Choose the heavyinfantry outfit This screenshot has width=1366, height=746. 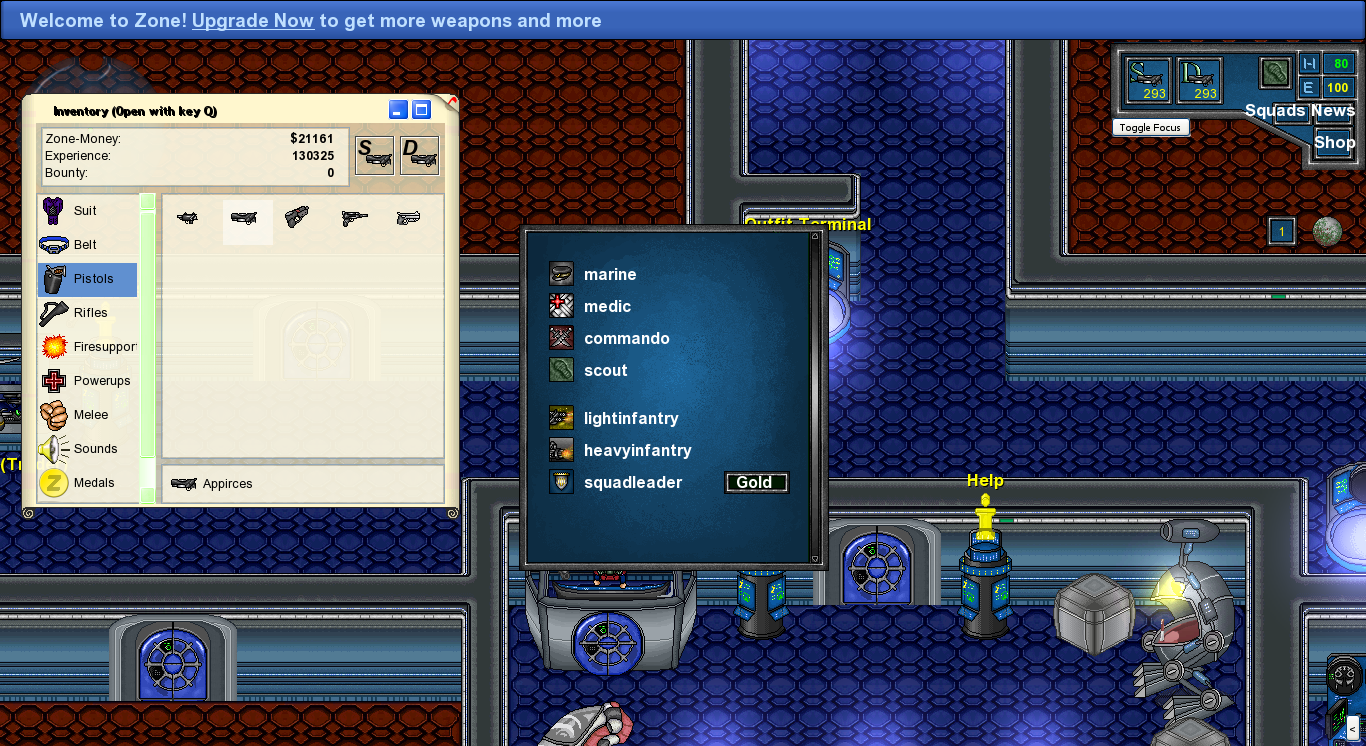[x=637, y=451]
